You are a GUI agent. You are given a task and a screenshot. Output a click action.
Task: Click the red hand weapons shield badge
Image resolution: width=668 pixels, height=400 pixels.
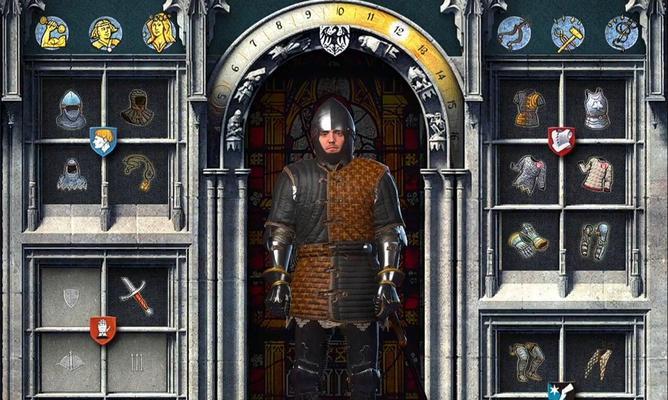(103, 328)
